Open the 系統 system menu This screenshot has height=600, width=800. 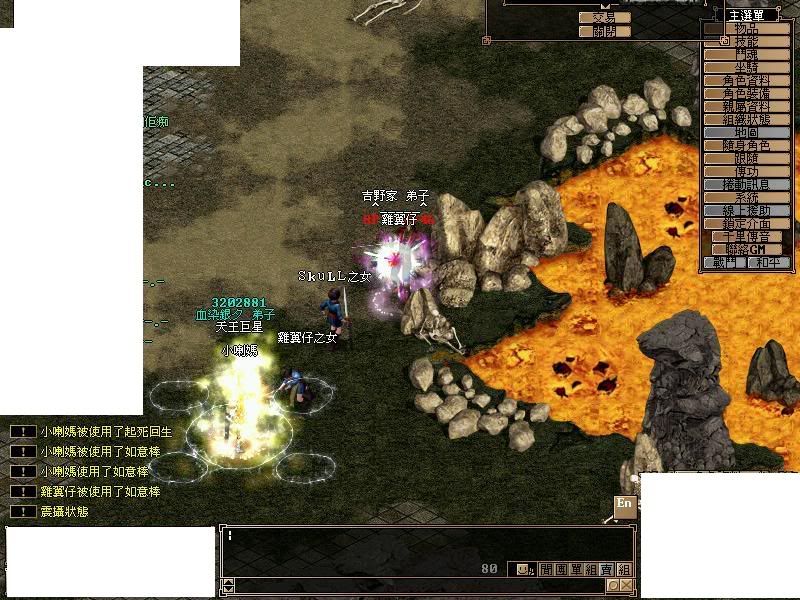746,197
